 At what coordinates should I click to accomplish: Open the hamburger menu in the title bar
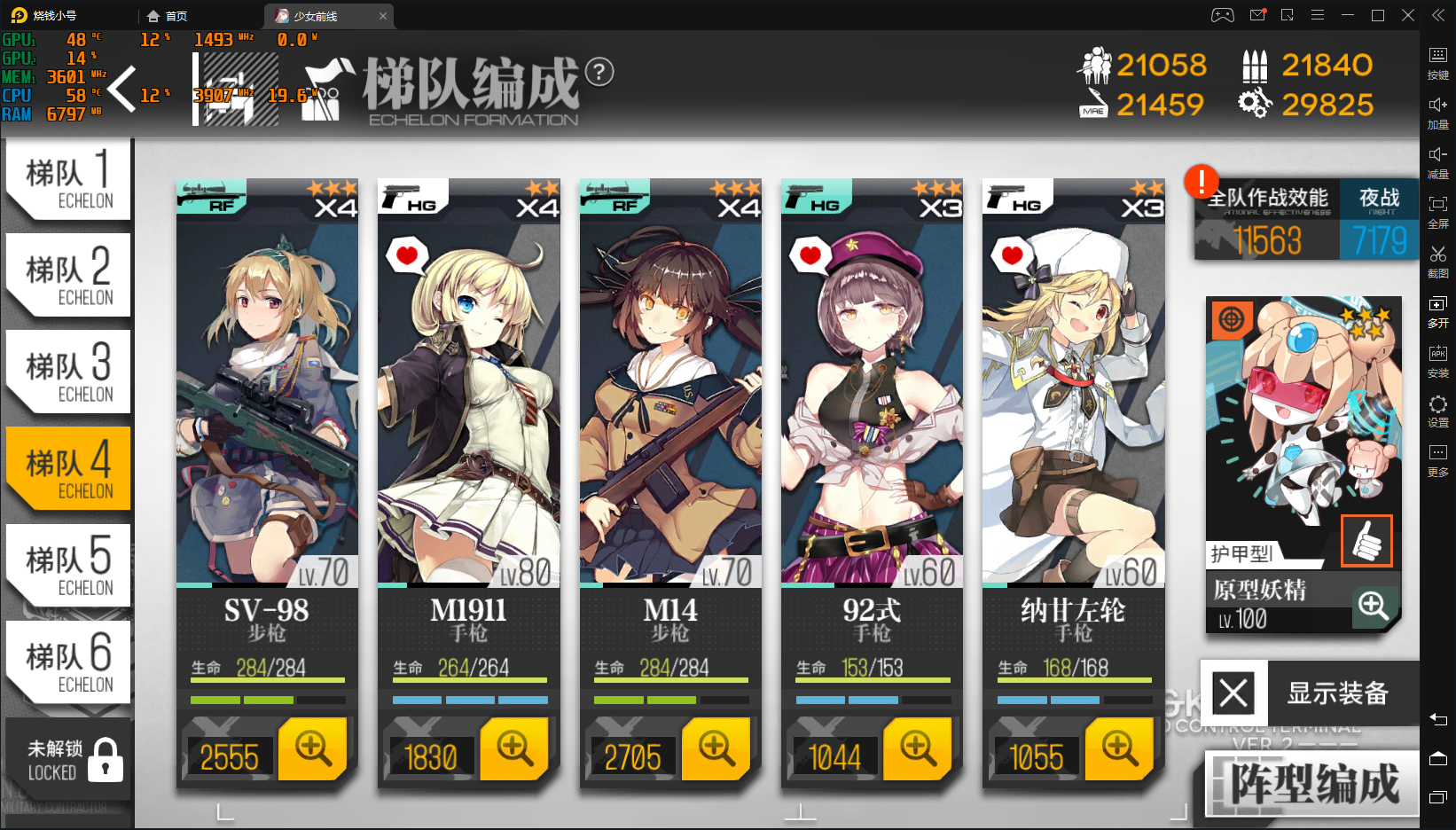pyautogui.click(x=1318, y=15)
